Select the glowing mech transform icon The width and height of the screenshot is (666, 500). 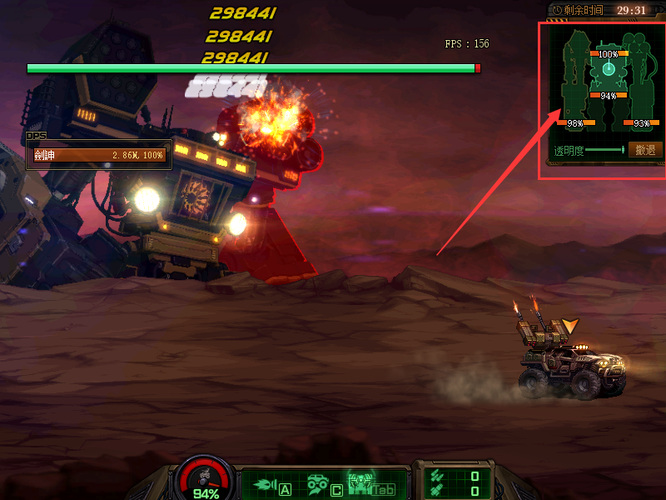click(359, 483)
